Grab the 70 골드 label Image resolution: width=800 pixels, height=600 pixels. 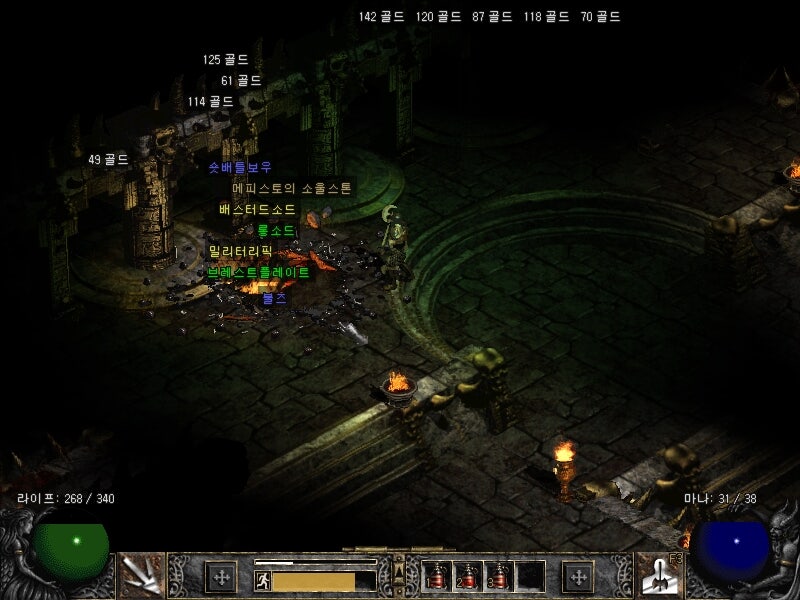[x=600, y=17]
